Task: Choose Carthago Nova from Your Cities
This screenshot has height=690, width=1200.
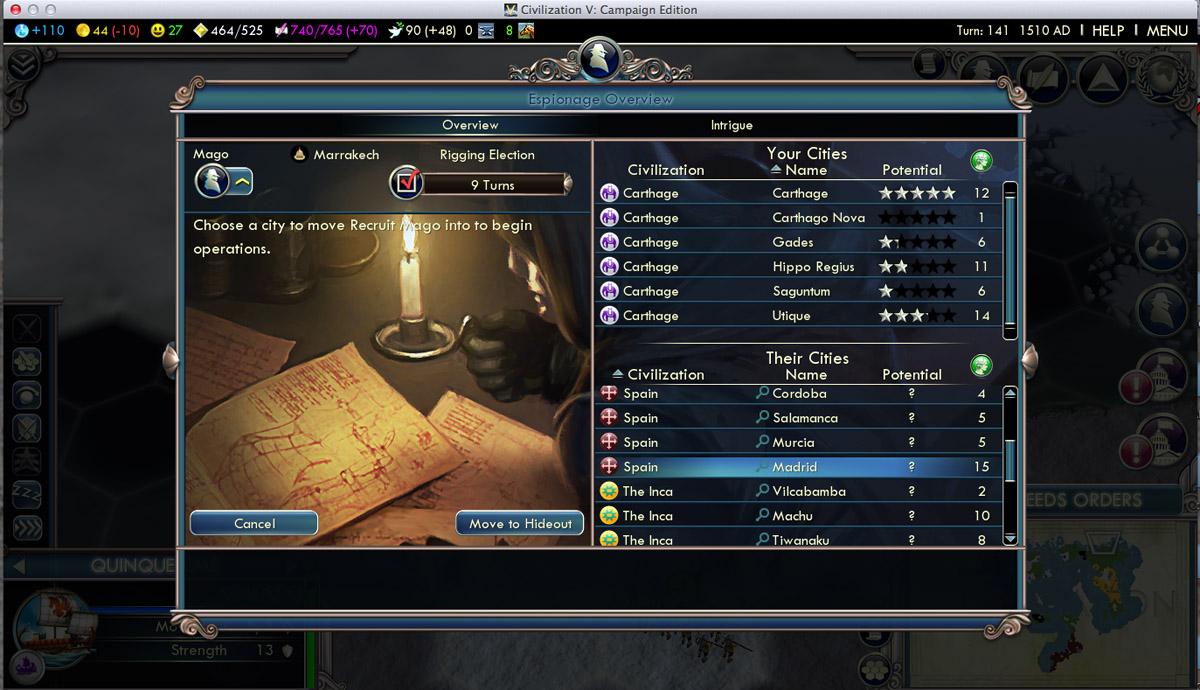Action: (818, 218)
